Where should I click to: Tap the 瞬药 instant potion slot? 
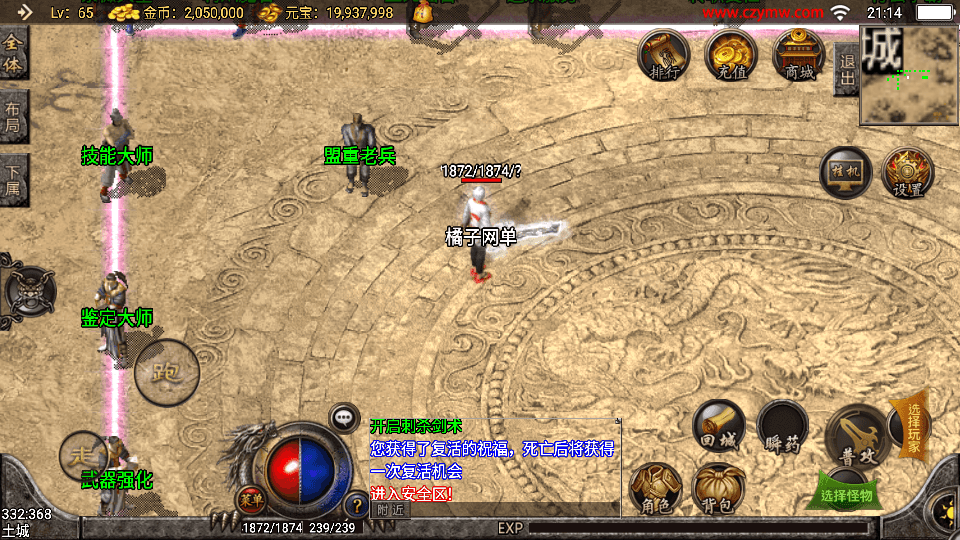[782, 426]
